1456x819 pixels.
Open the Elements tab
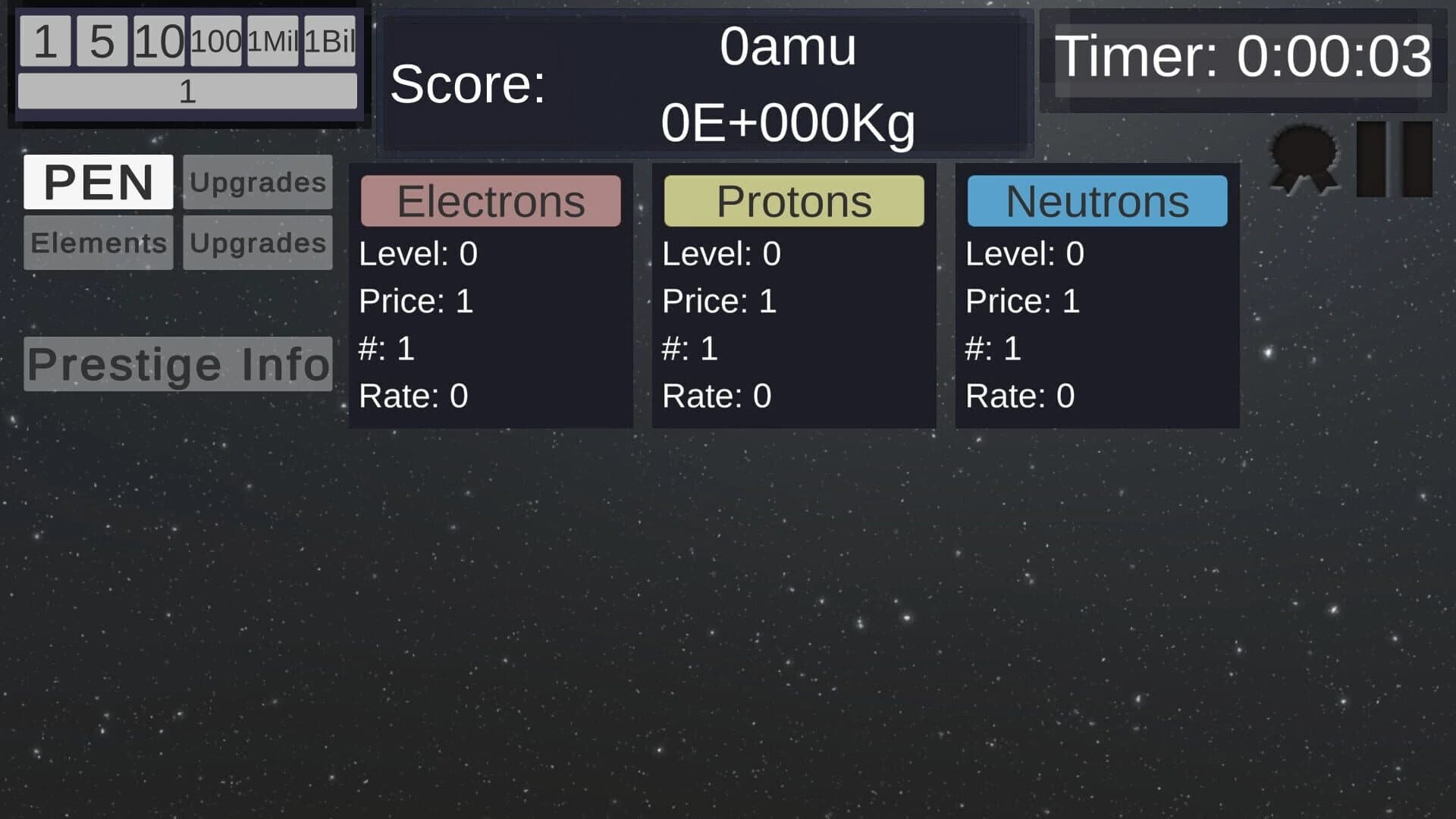point(98,243)
